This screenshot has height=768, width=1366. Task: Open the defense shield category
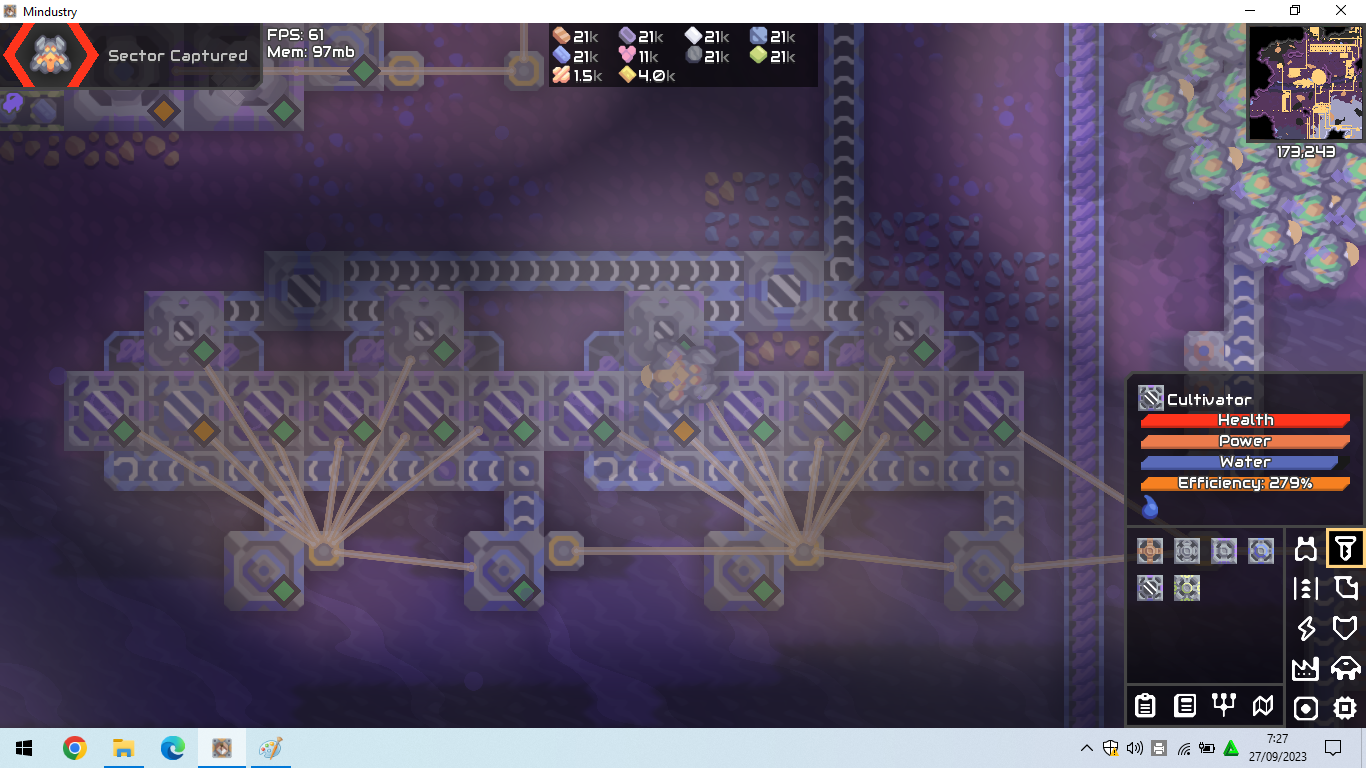pos(1344,628)
